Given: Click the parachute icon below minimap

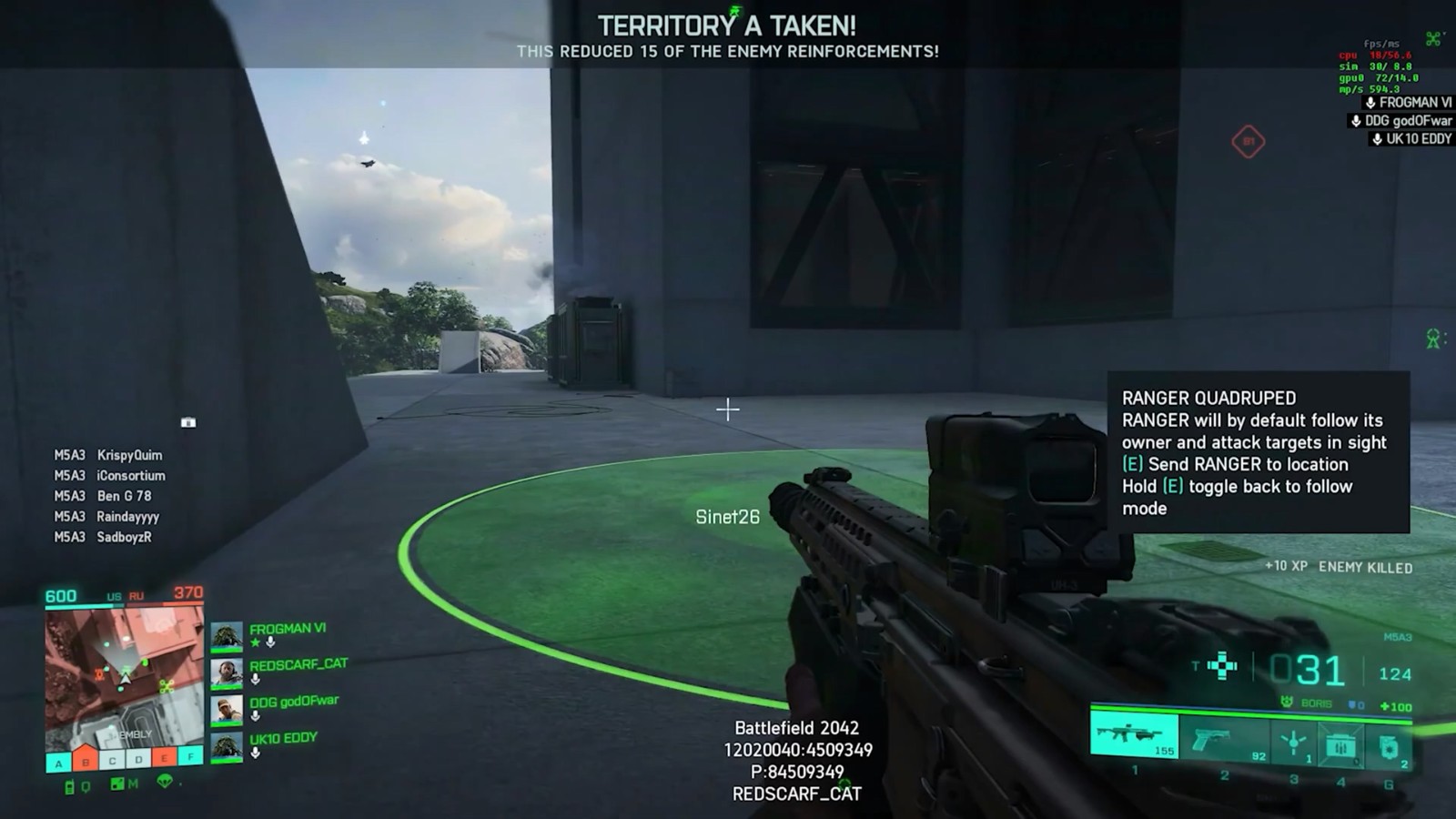Looking at the screenshot, I should [x=165, y=781].
